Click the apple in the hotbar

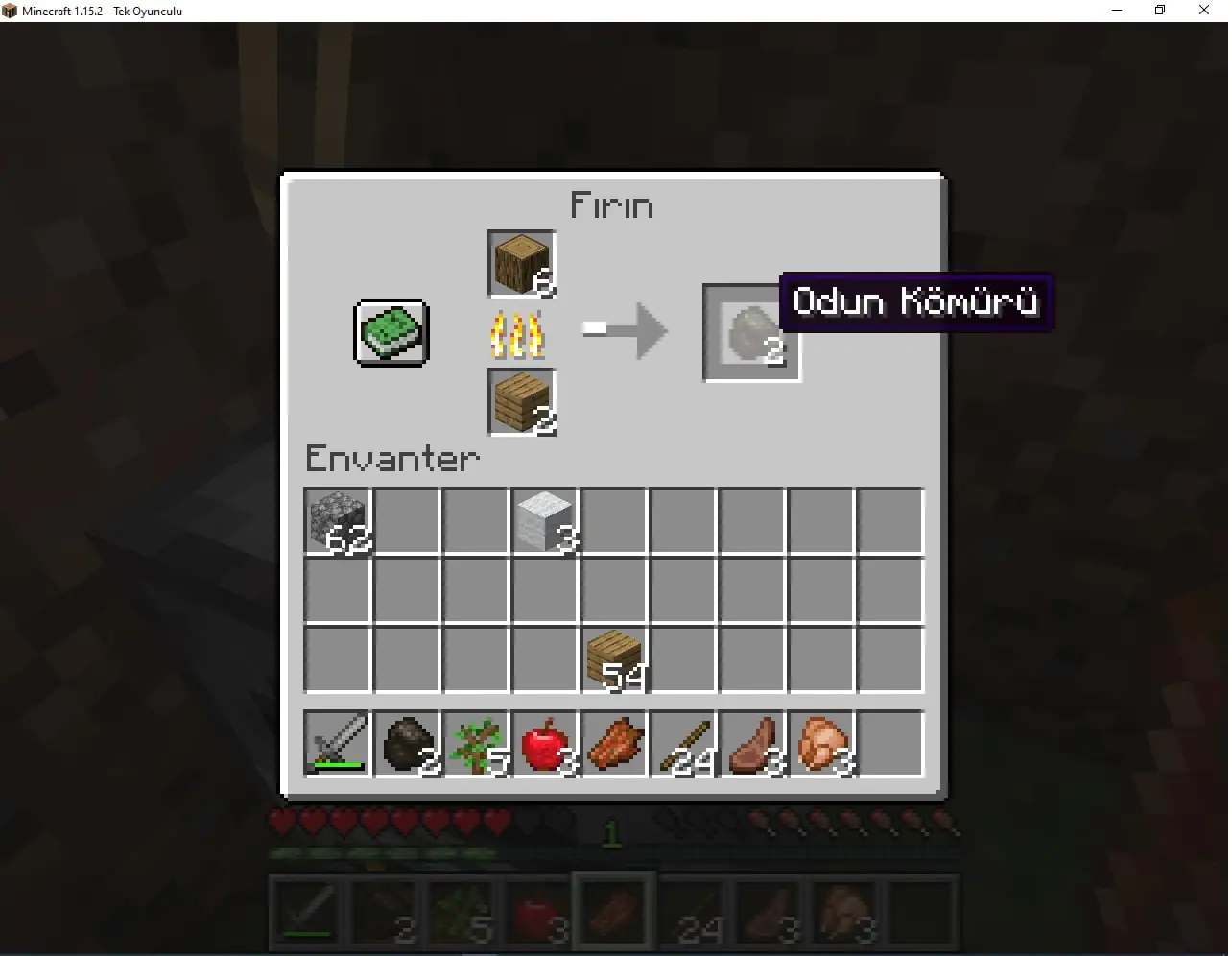pyautogui.click(x=545, y=744)
